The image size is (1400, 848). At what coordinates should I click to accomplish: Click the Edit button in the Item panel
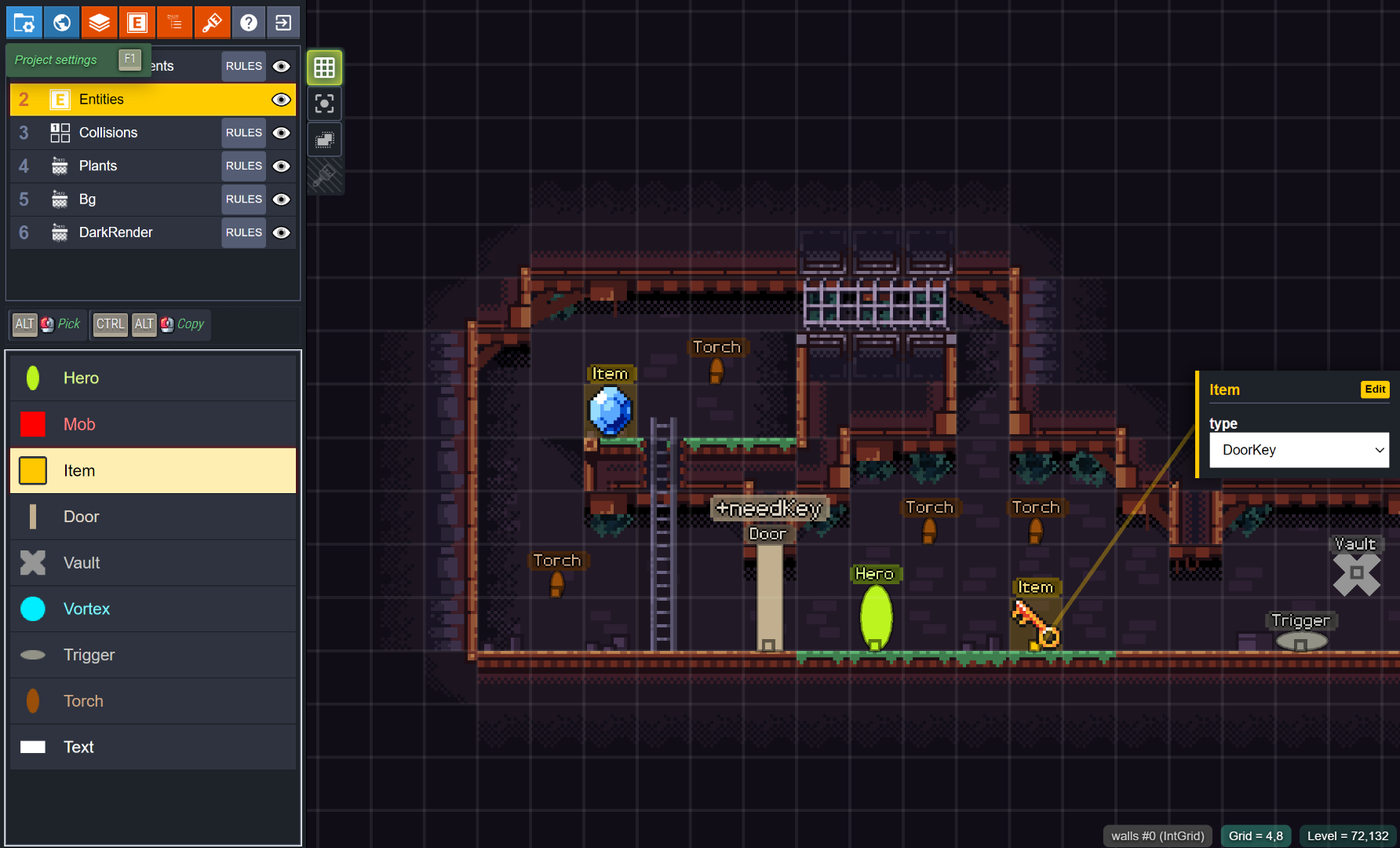tap(1375, 389)
